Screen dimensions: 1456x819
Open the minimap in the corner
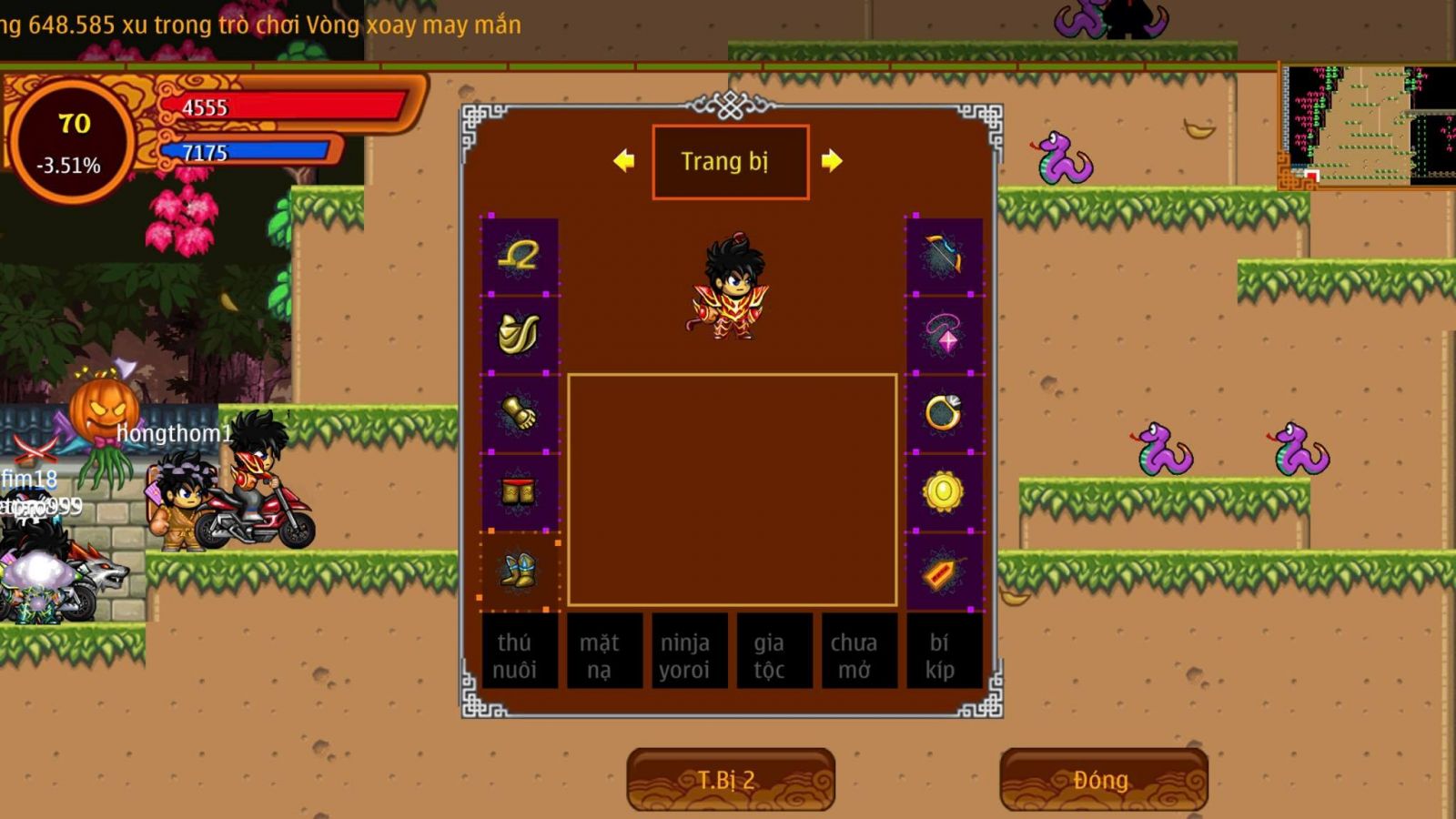point(1367,126)
